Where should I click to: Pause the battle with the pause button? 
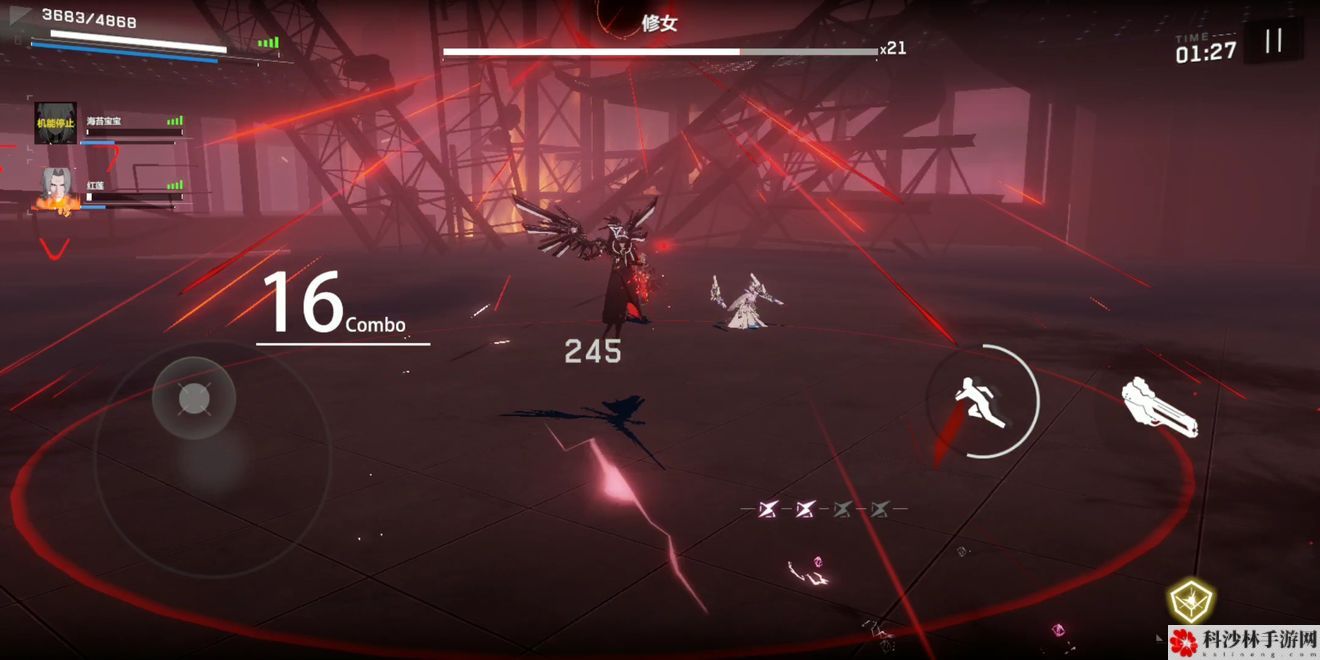tap(1273, 41)
